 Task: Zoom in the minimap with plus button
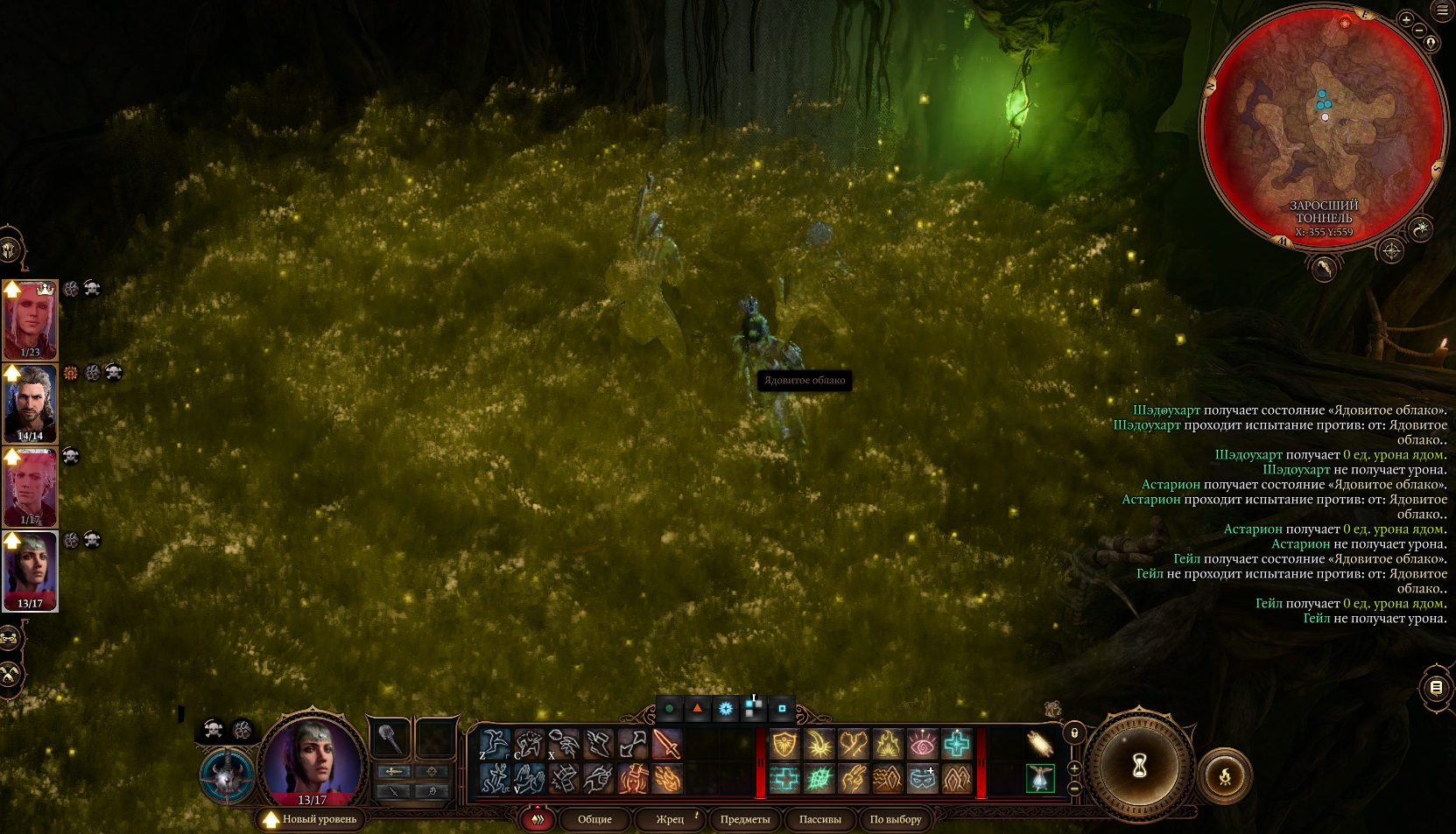1406,19
